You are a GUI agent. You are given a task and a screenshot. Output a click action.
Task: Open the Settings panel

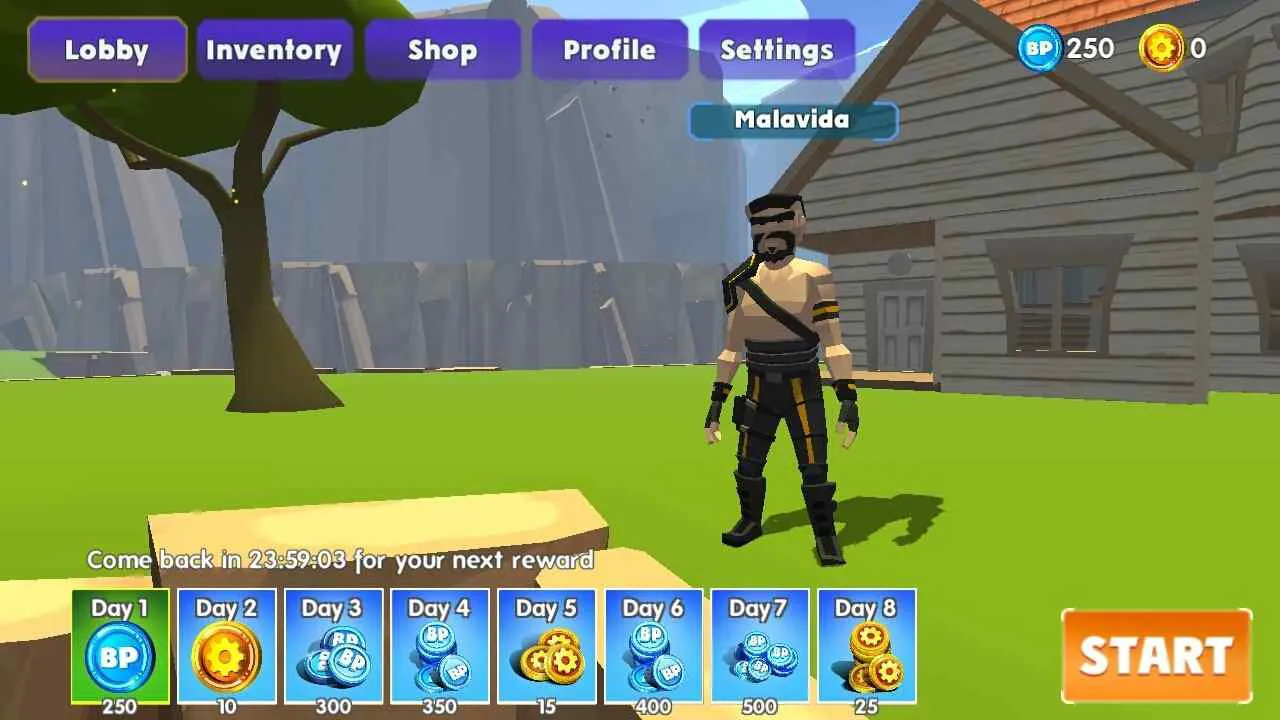coord(777,49)
